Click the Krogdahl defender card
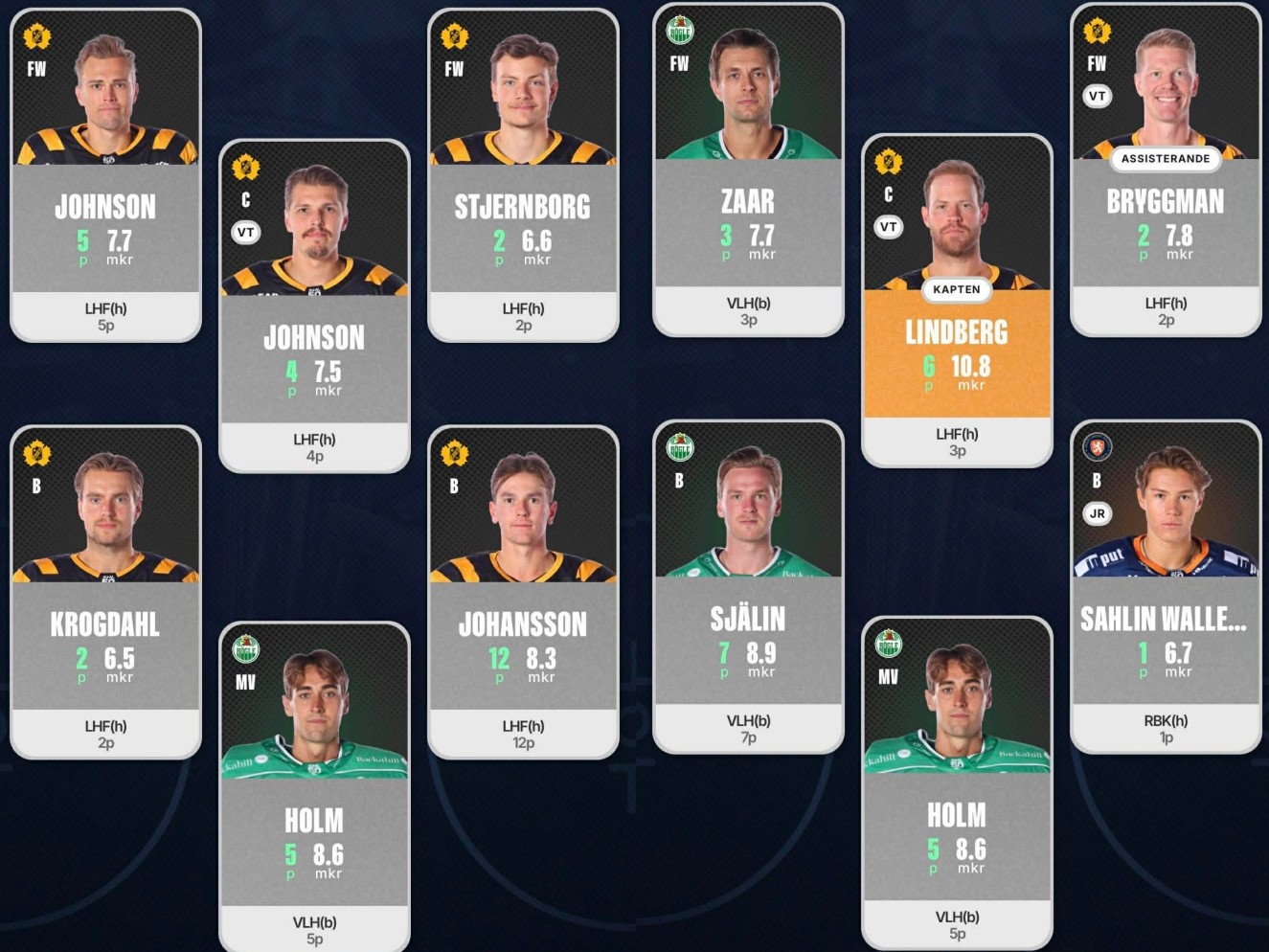Viewport: 1269px width, 952px height. [x=105, y=593]
